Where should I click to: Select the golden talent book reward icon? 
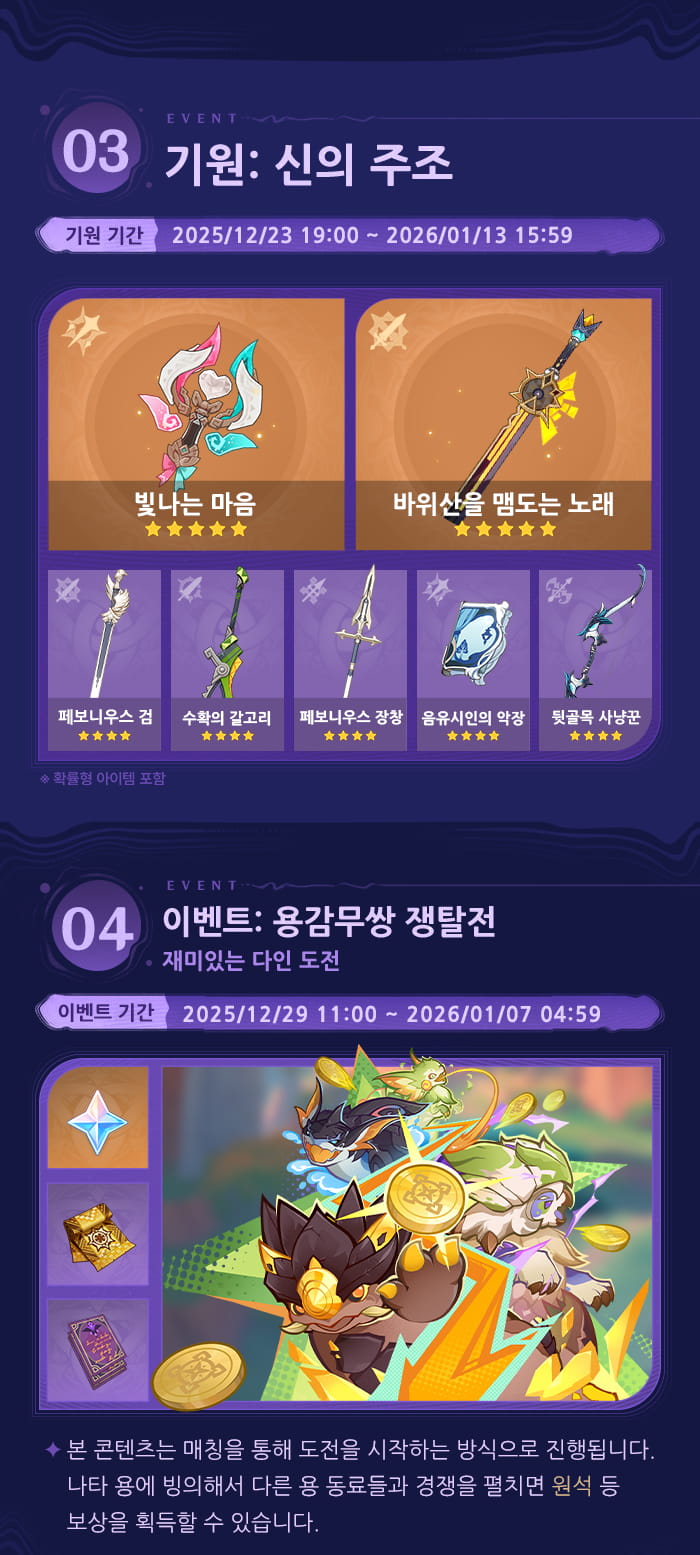click(x=98, y=1234)
